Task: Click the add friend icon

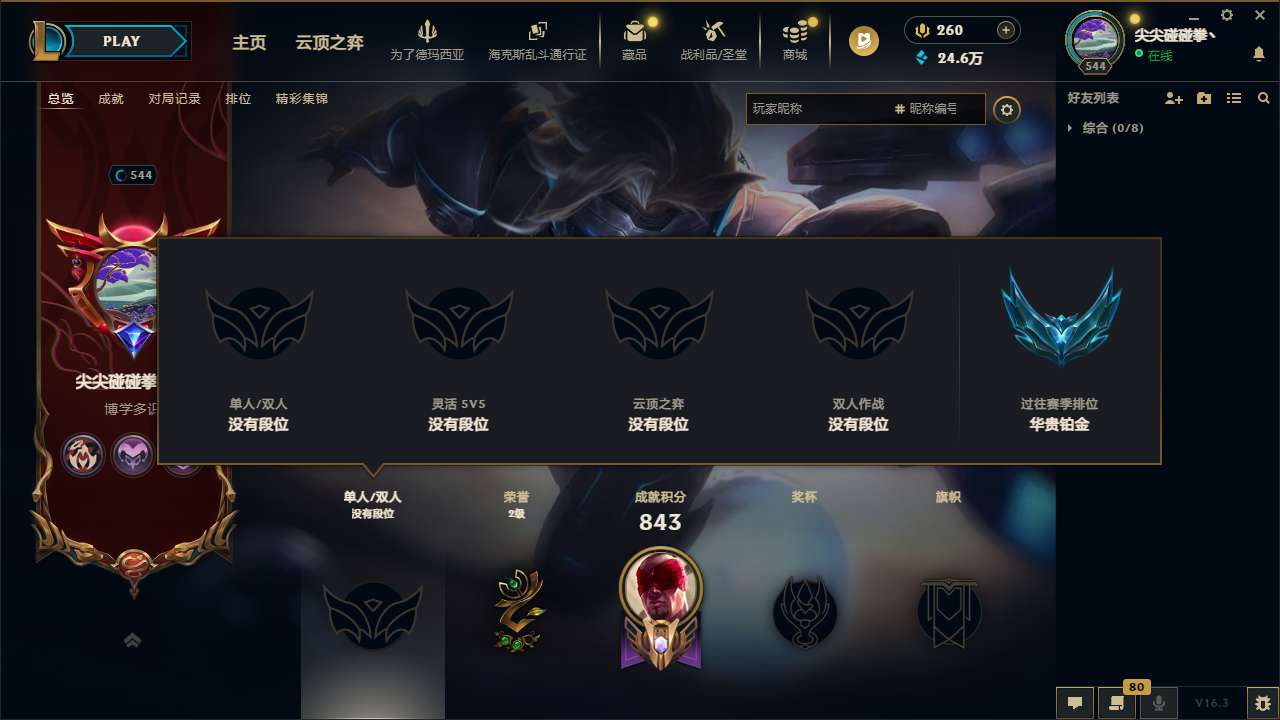Action: point(1171,98)
